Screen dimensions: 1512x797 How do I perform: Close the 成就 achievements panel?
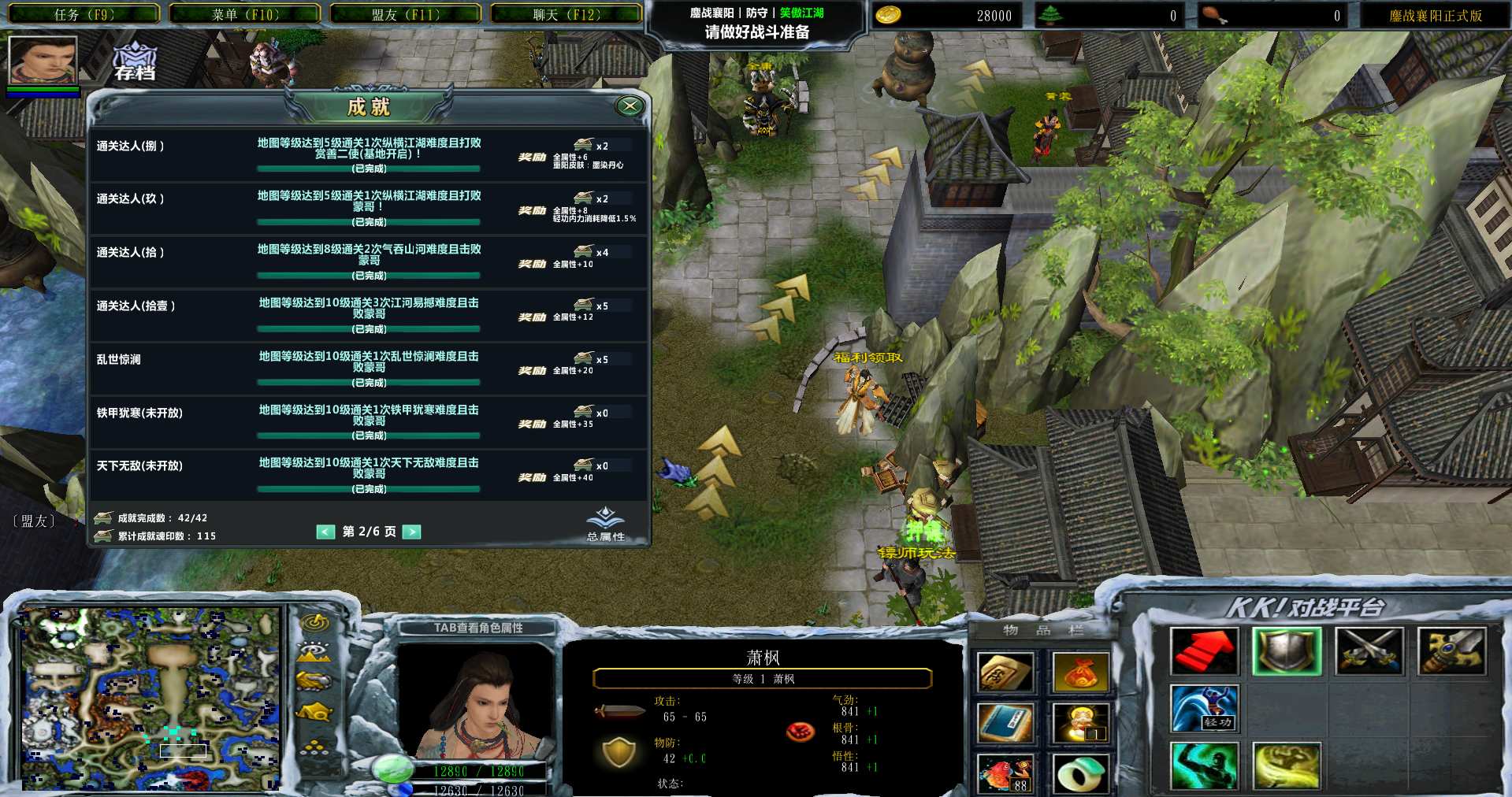point(629,106)
